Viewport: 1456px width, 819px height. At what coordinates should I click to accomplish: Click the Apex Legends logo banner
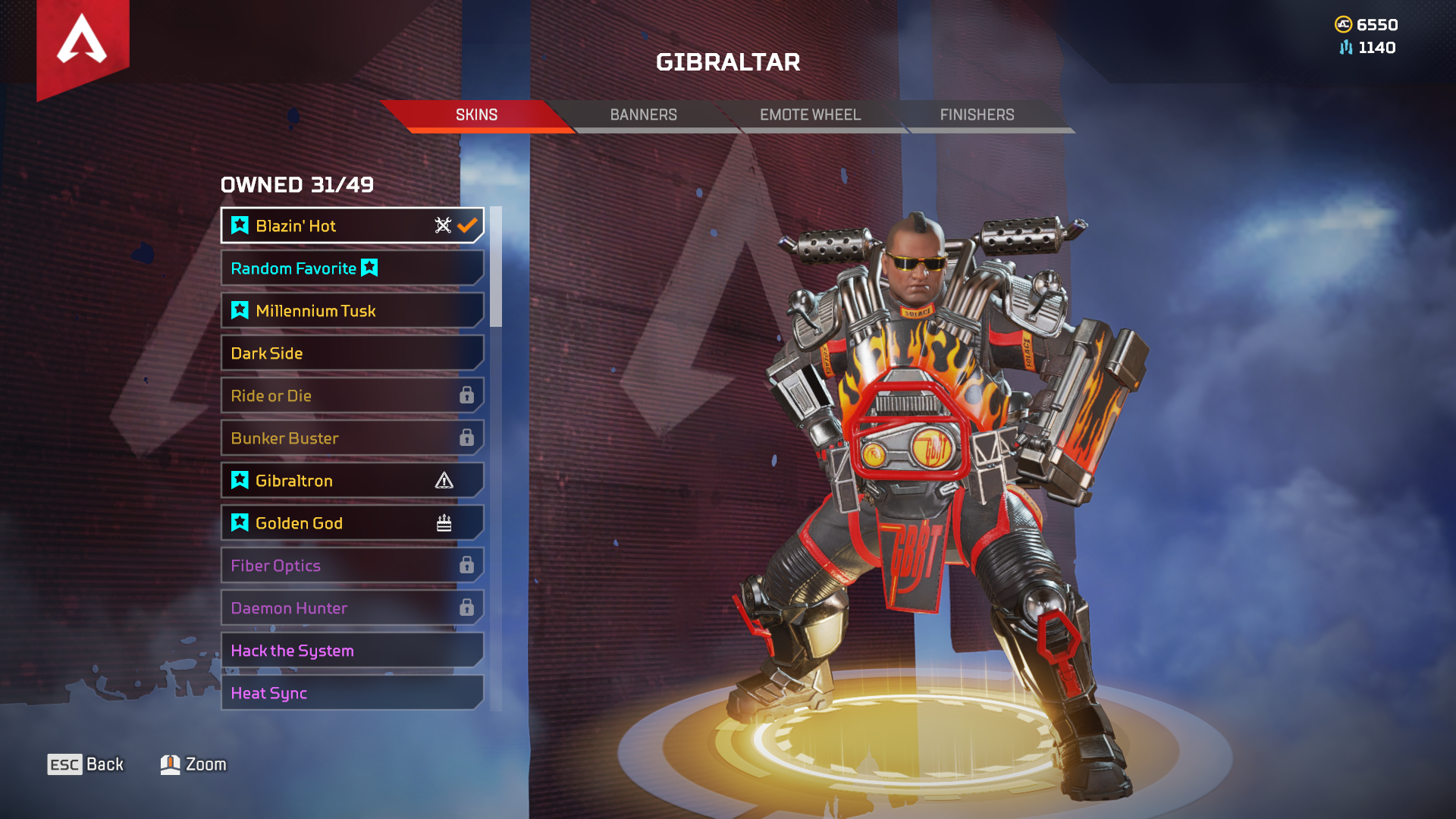[83, 42]
